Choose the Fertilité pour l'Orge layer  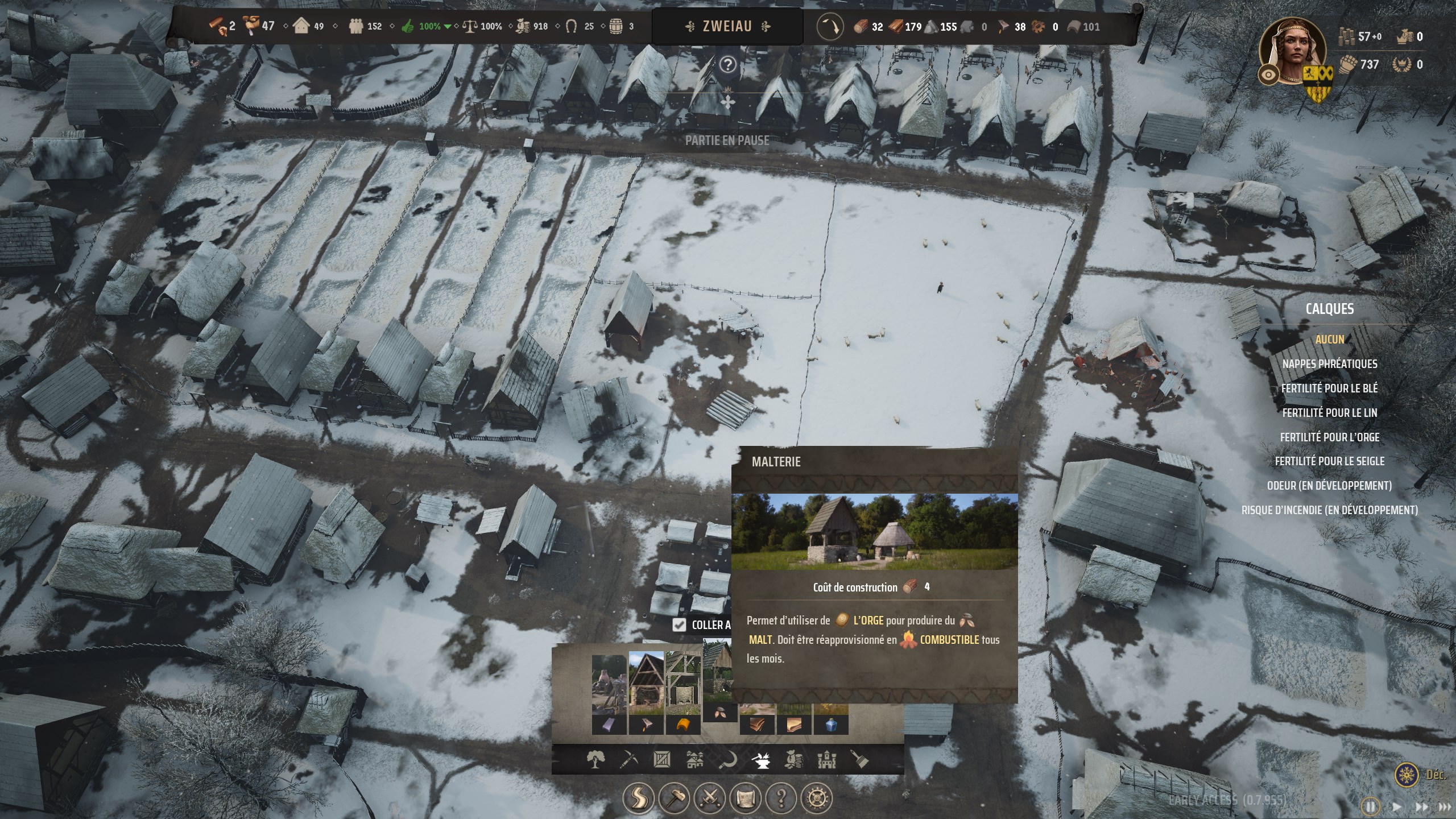pos(1329,437)
